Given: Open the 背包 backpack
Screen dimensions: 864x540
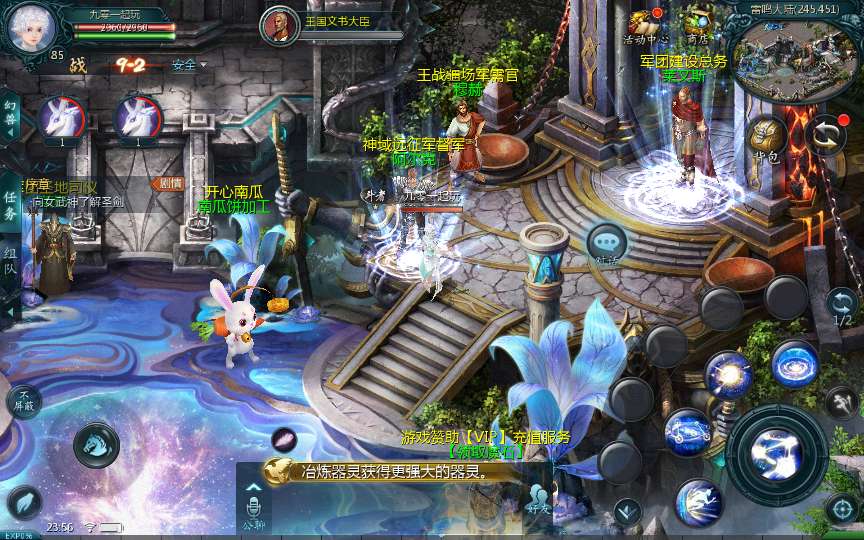Looking at the screenshot, I should point(766,139).
